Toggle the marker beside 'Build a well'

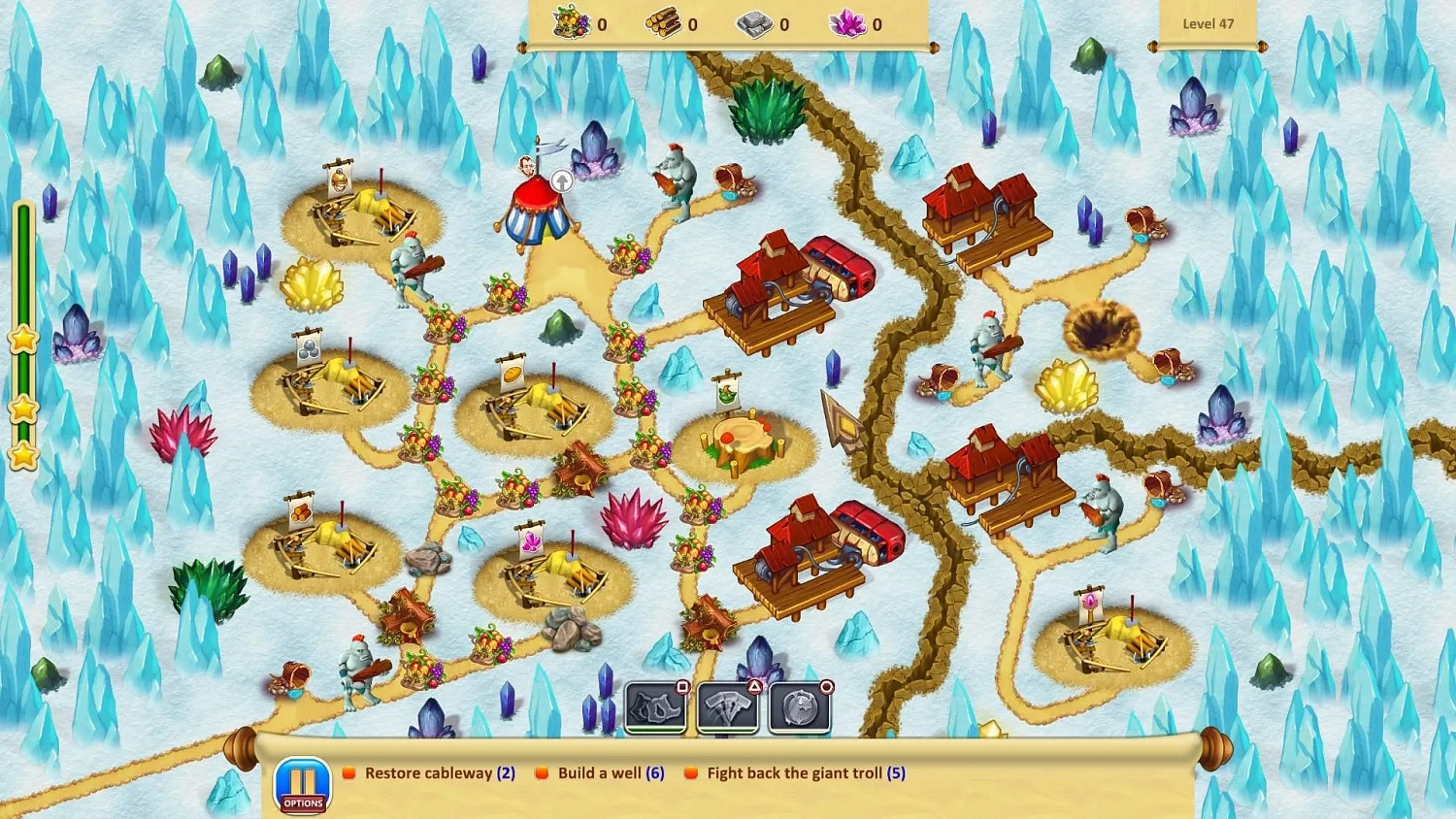tap(540, 772)
